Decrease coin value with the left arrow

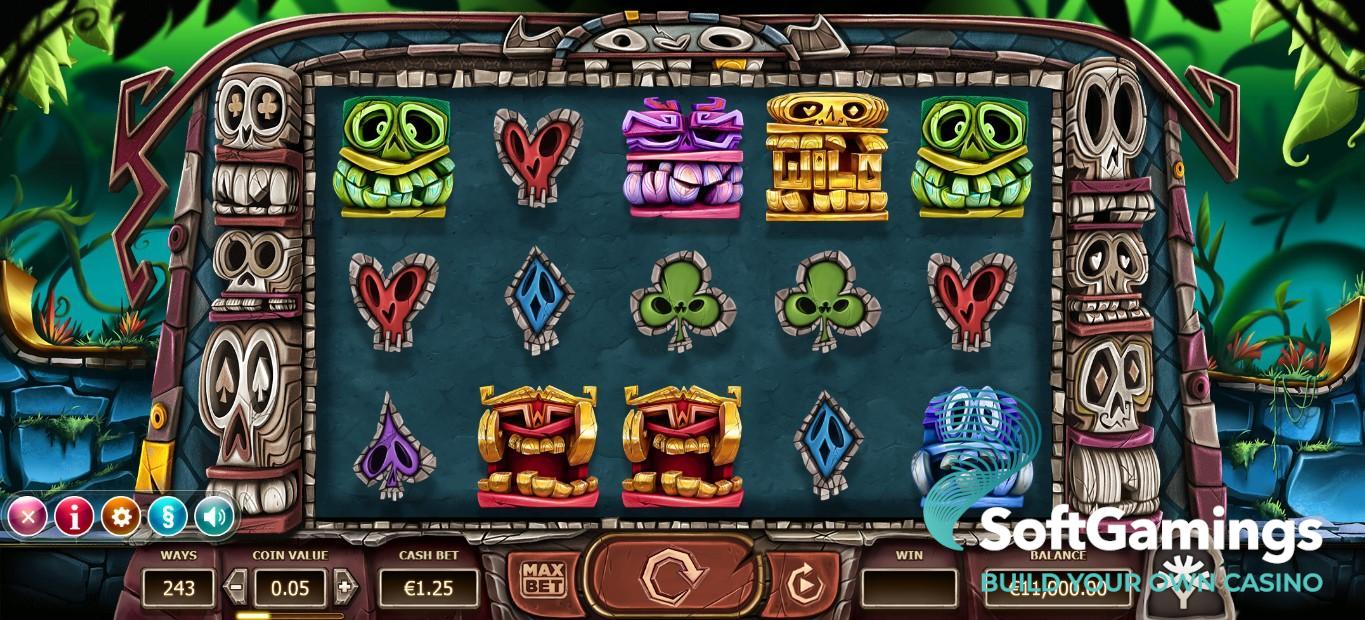coord(236,587)
